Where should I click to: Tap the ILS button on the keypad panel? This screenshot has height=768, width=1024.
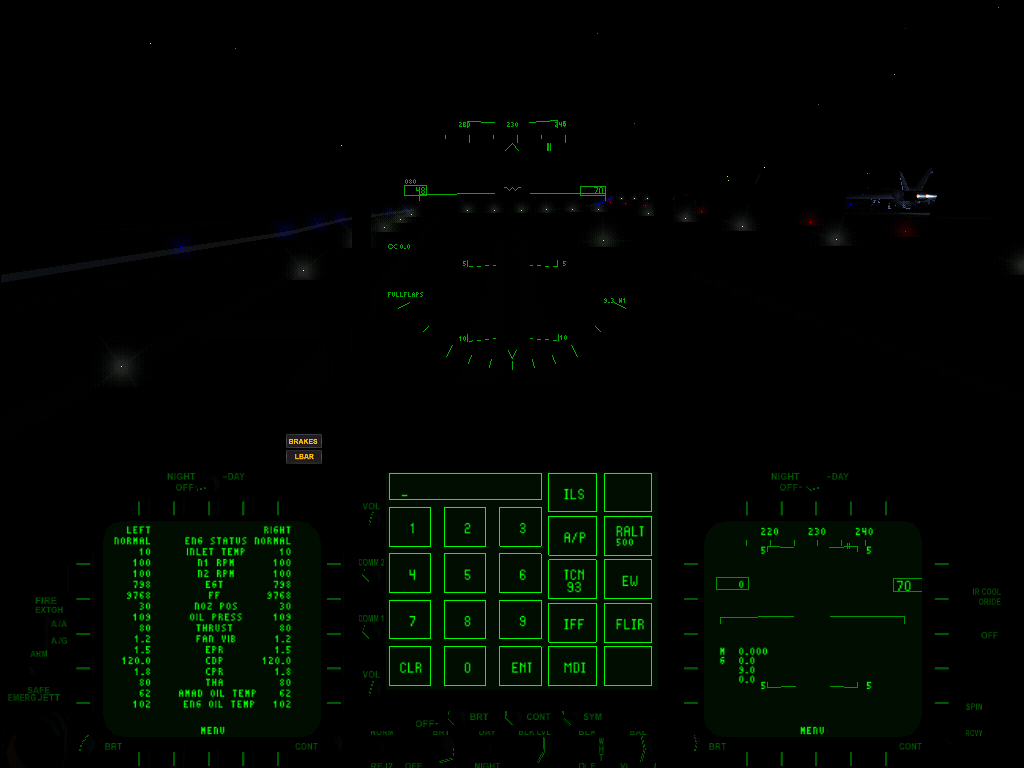click(x=572, y=493)
